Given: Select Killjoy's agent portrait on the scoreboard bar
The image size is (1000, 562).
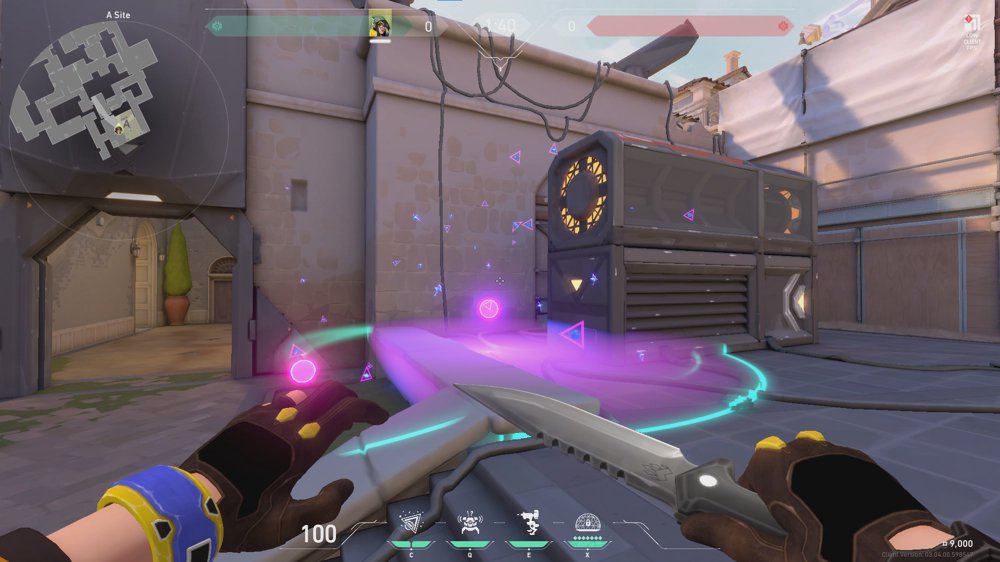Looking at the screenshot, I should 380,25.
